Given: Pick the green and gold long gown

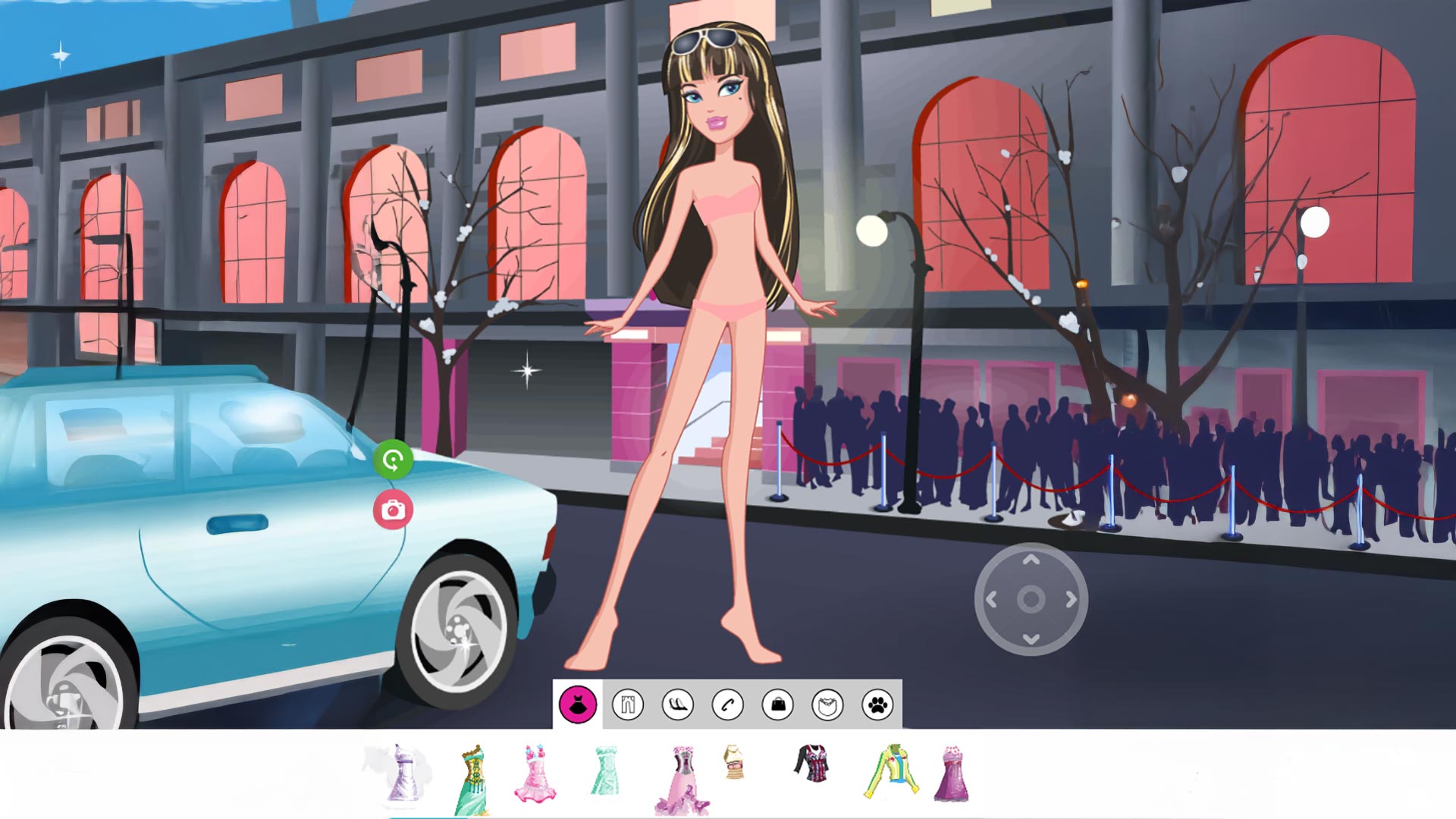Looking at the screenshot, I should [x=472, y=779].
